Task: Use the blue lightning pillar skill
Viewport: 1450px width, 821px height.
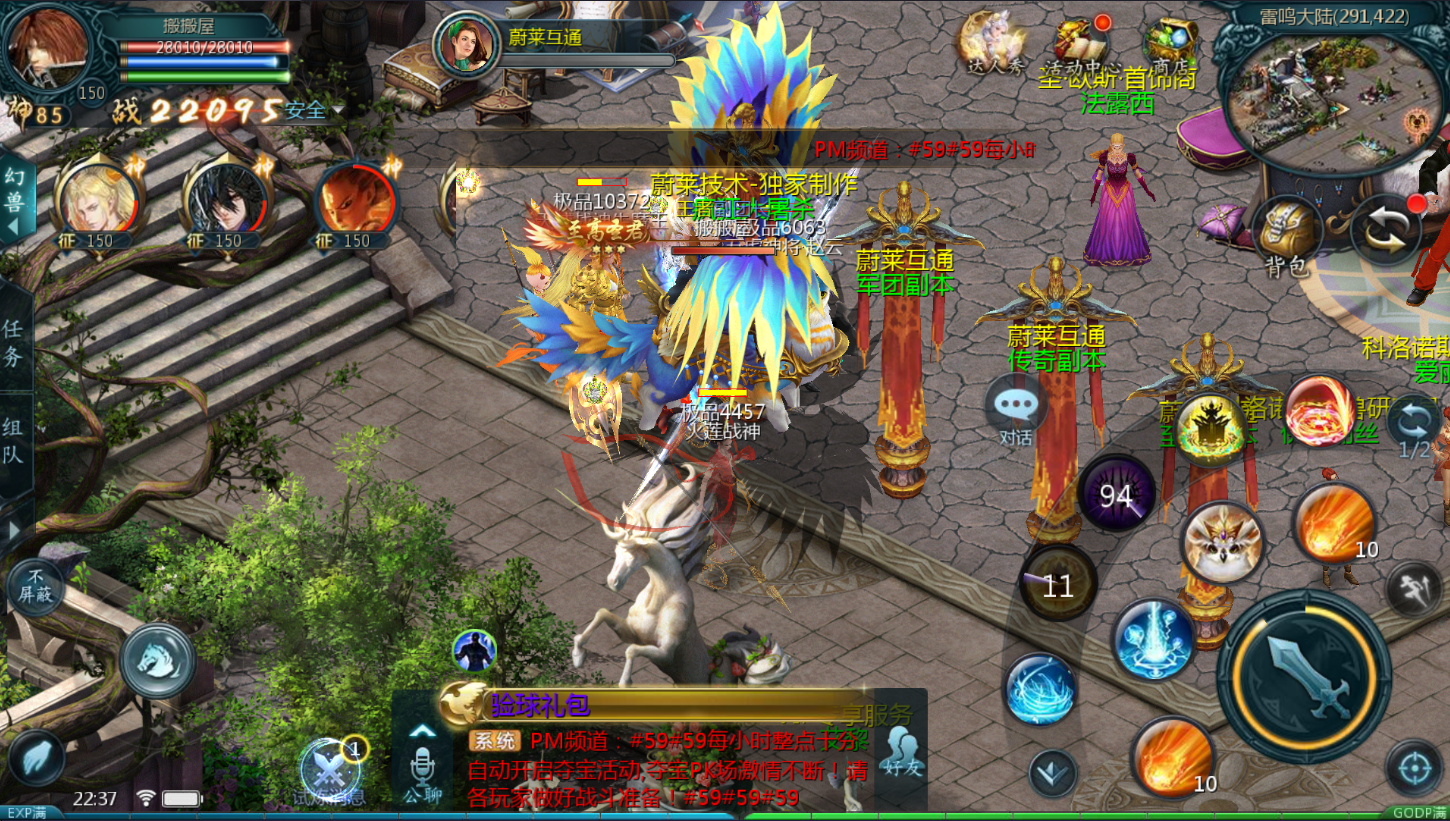Action: [x=1153, y=637]
